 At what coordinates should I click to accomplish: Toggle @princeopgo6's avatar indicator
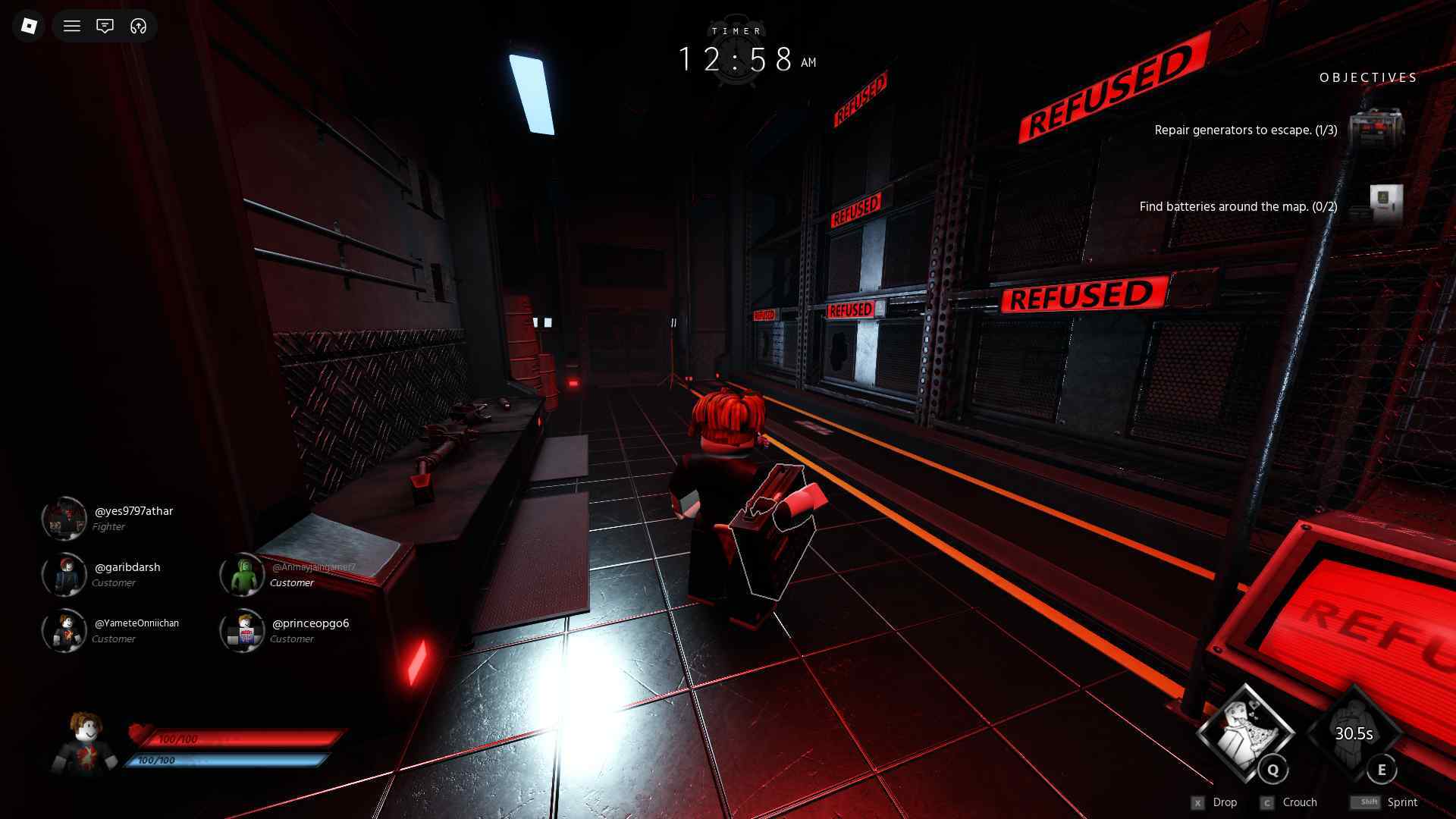(x=242, y=631)
